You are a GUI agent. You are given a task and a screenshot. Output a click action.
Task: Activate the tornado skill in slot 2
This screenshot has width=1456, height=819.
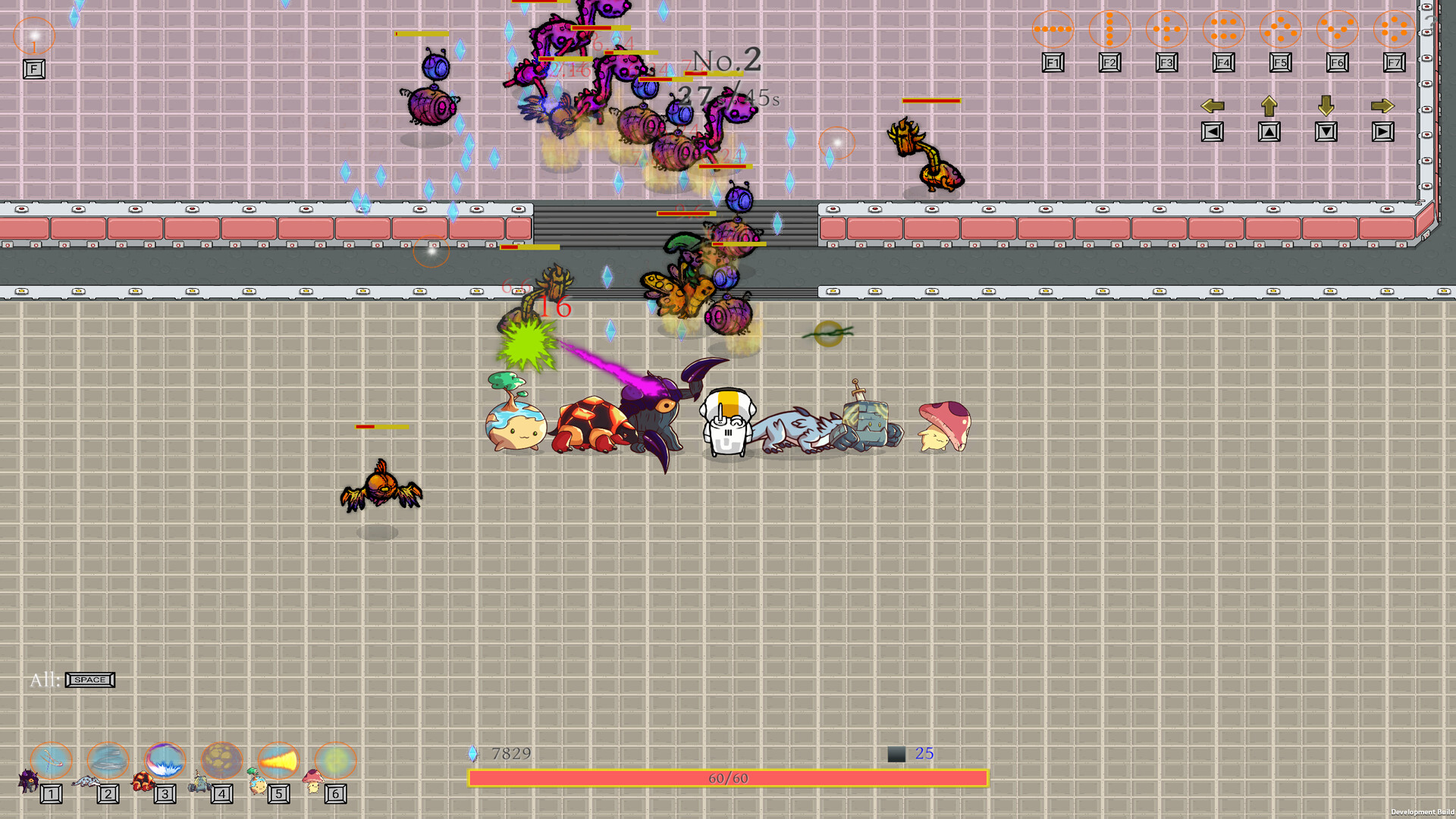point(108,761)
